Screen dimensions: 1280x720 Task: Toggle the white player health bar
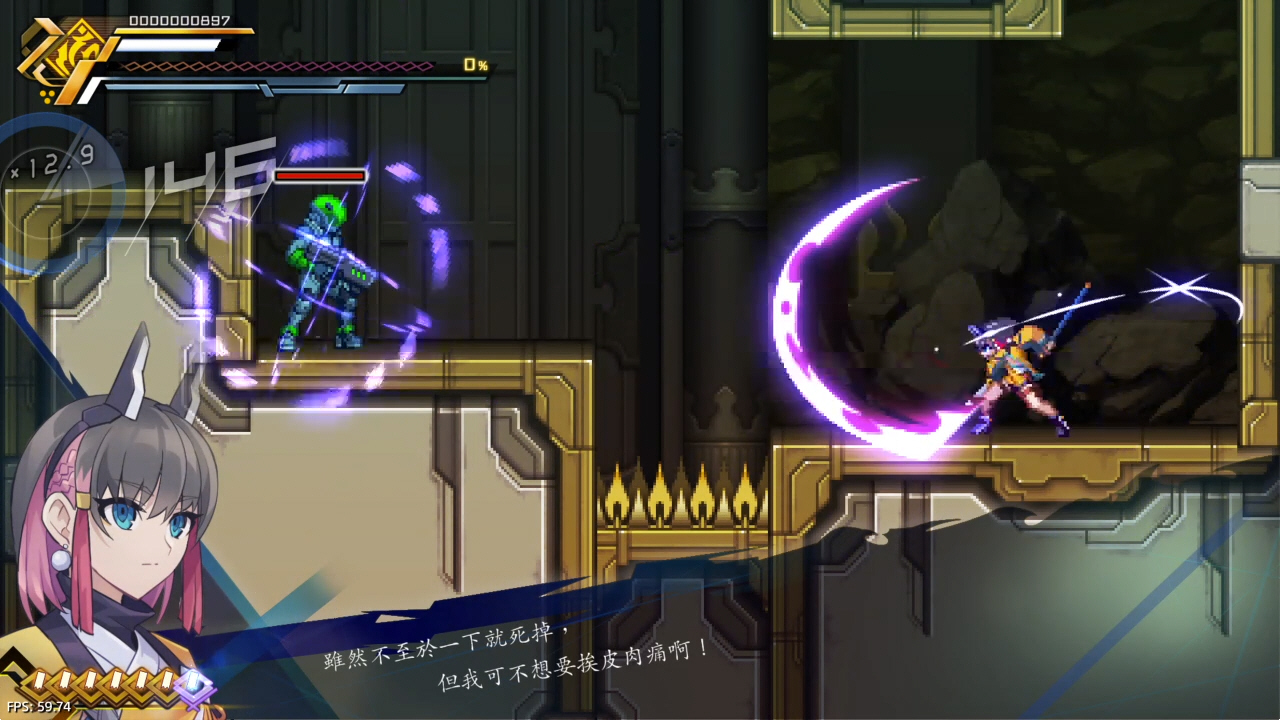(170, 44)
